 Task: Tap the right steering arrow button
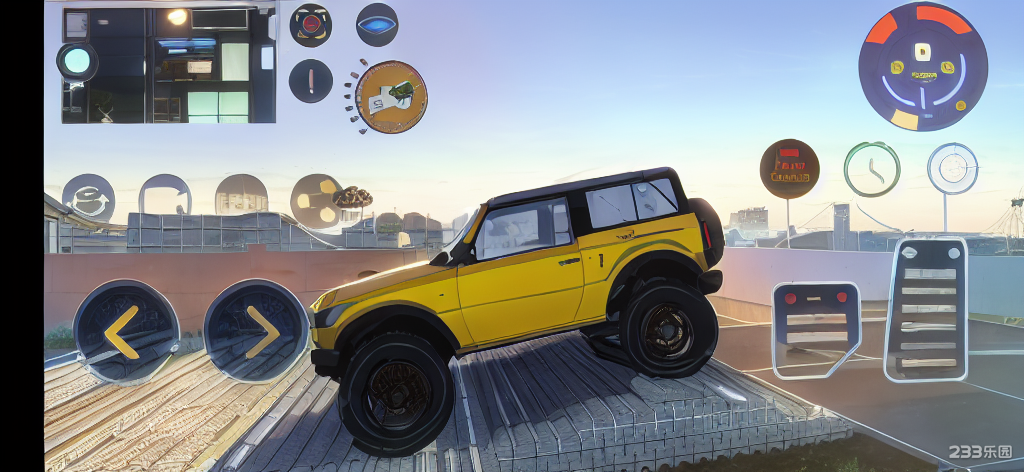256,331
